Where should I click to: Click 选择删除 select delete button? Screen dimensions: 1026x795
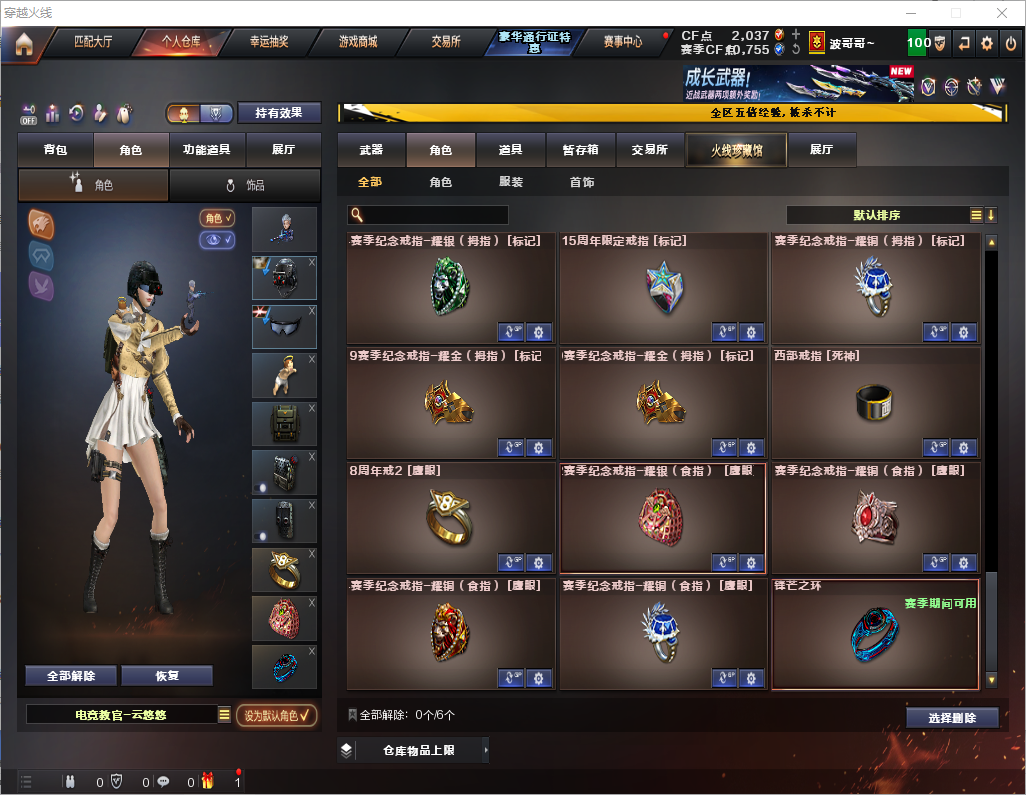tap(952, 718)
